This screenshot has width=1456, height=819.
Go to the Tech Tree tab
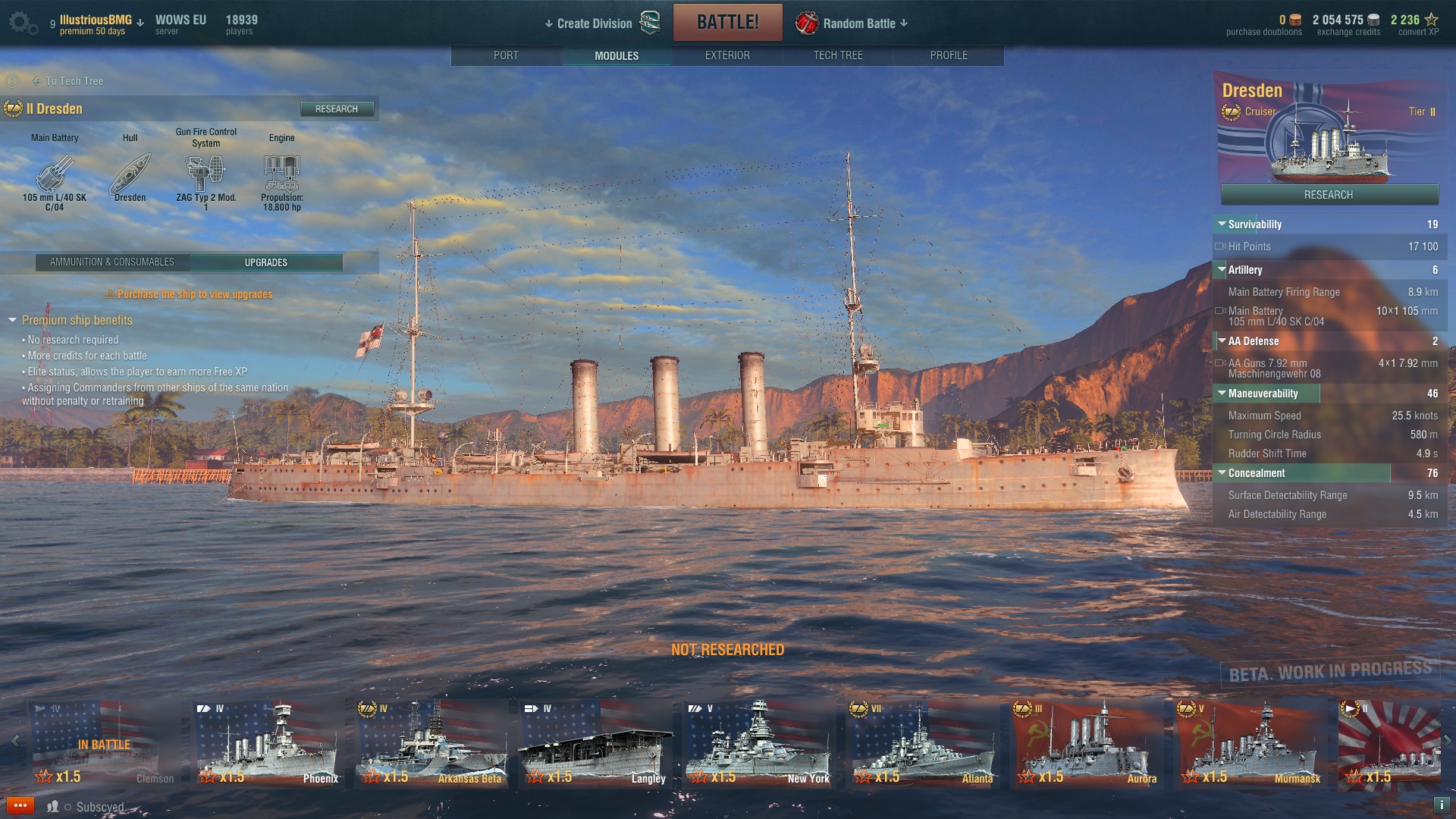[837, 55]
